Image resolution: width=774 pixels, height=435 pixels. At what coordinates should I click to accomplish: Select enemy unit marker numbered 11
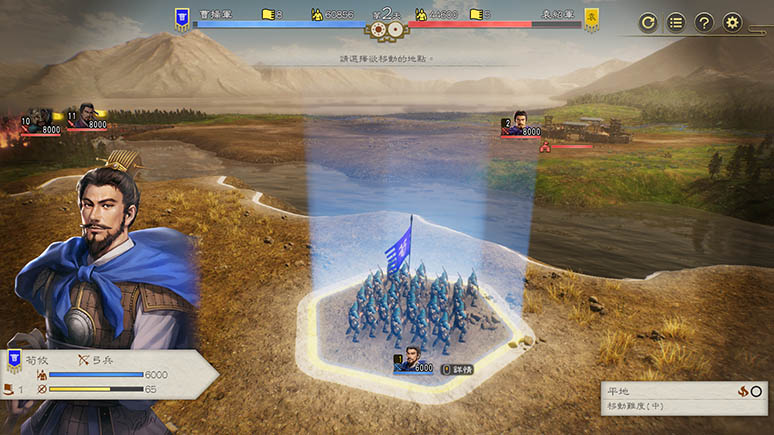point(86,120)
